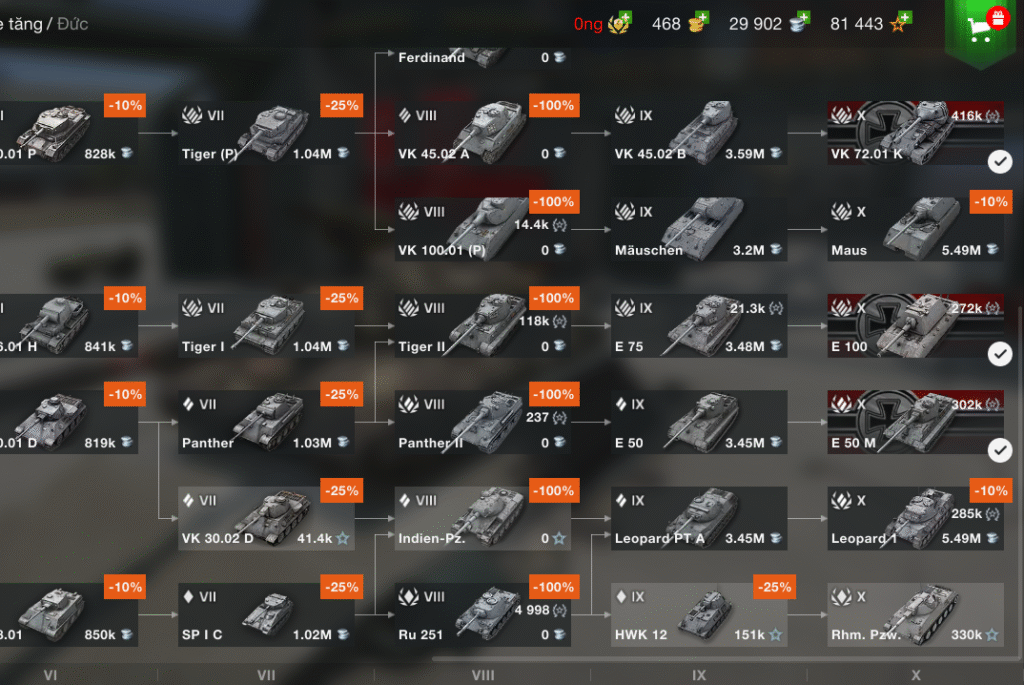Select the Leopard 1 tank

coord(914,518)
